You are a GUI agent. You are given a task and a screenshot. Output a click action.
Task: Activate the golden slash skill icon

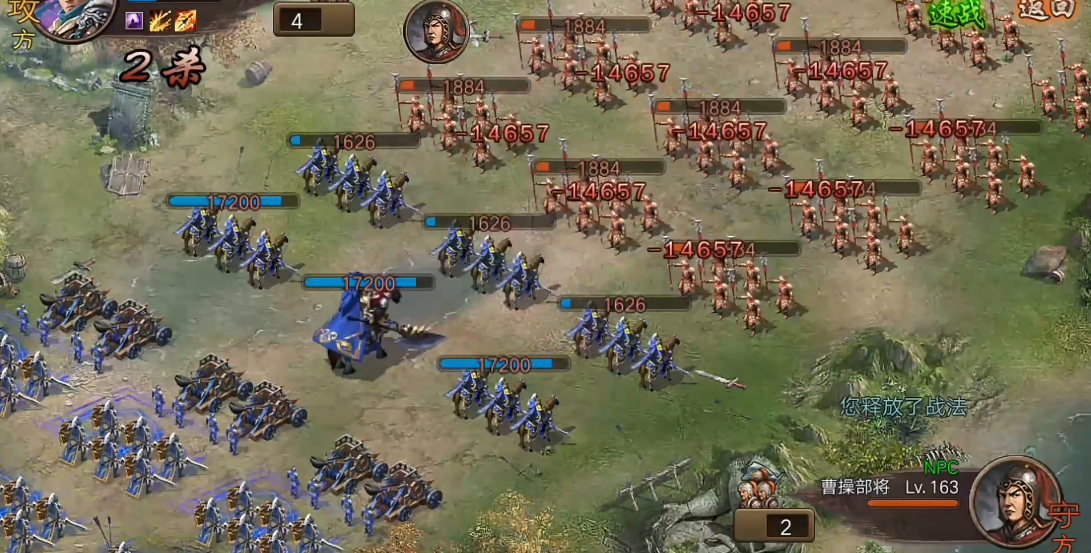coord(160,21)
